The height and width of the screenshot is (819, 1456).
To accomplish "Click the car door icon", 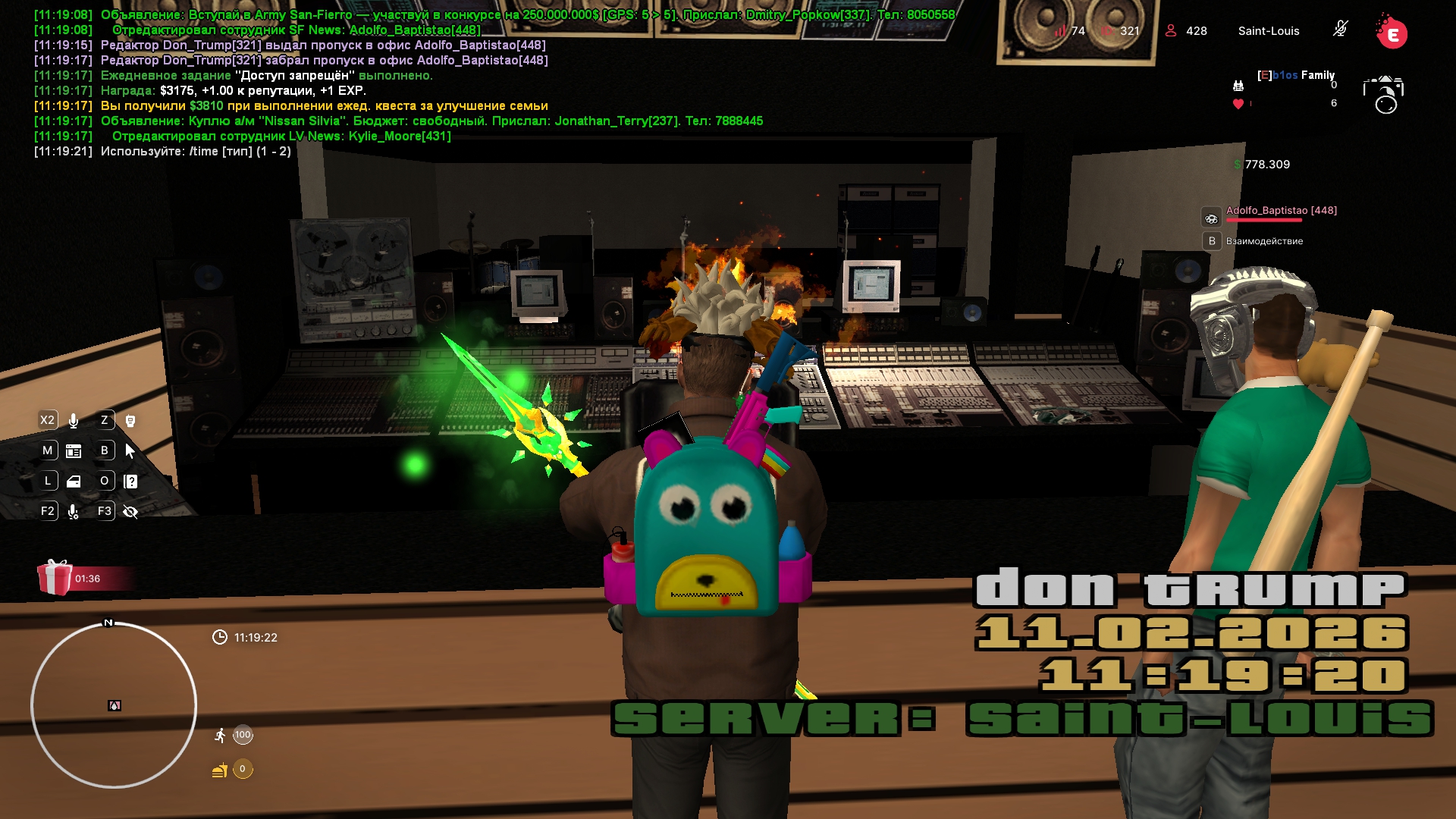I will tap(74, 482).
